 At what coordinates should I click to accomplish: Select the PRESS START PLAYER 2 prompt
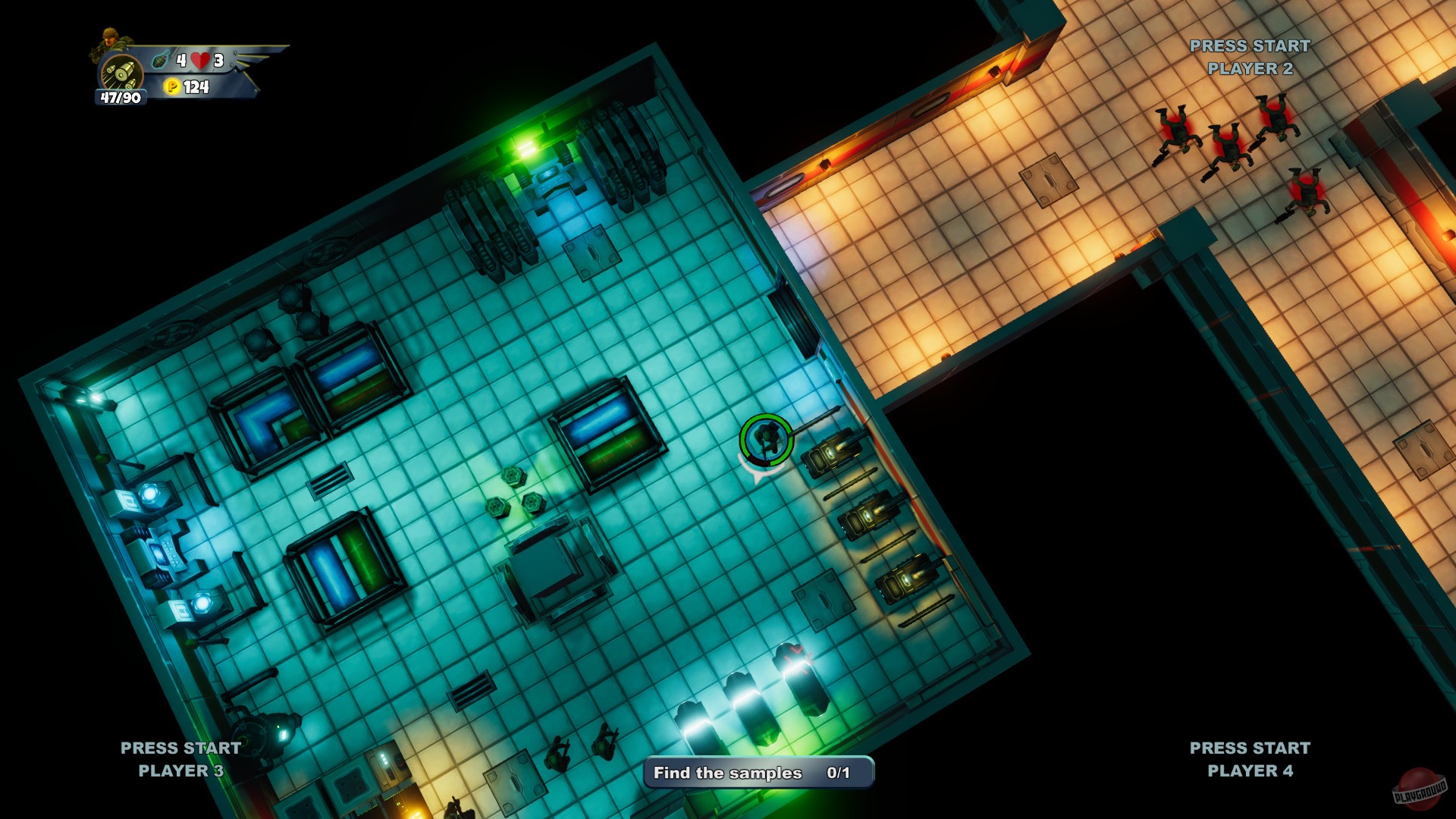(1250, 59)
